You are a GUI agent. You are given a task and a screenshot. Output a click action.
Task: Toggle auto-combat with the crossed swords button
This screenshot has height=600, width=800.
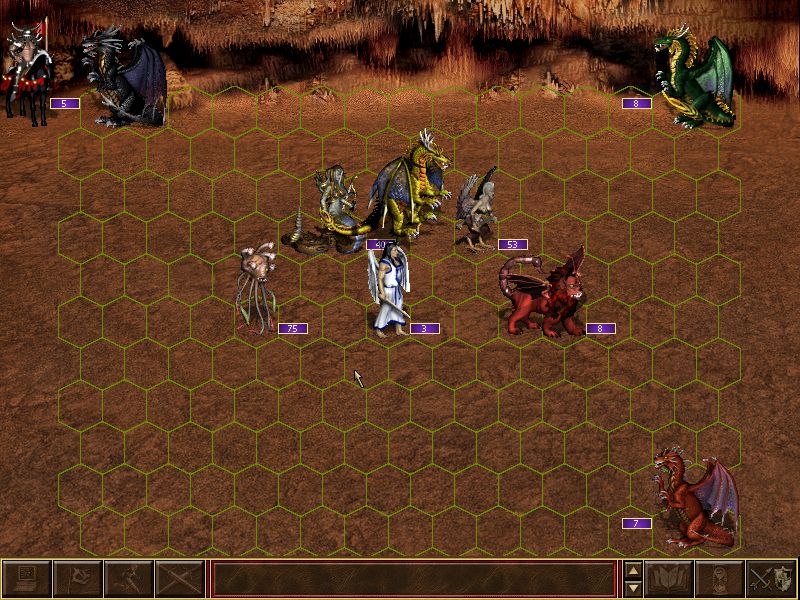pyautogui.click(x=178, y=579)
